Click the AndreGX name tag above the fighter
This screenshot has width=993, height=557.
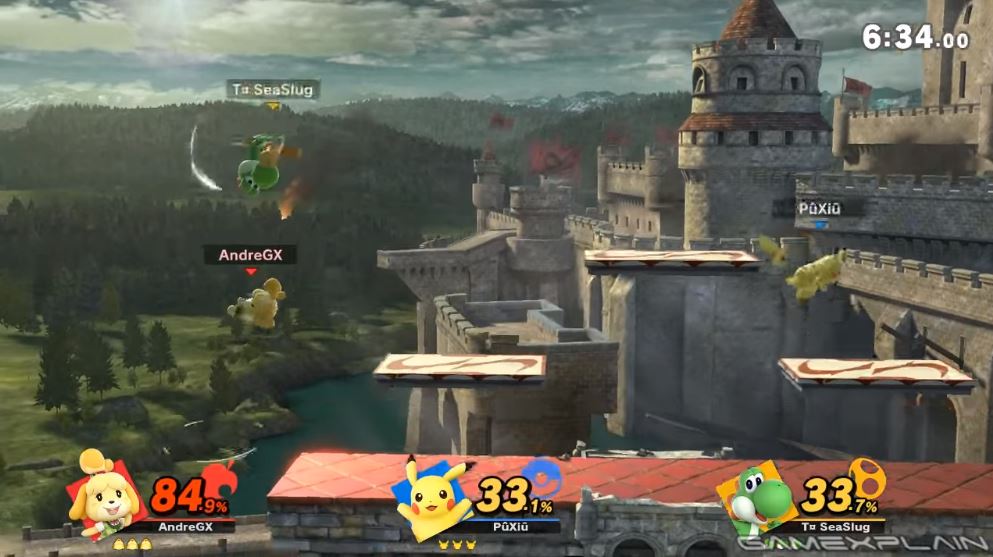click(x=250, y=255)
